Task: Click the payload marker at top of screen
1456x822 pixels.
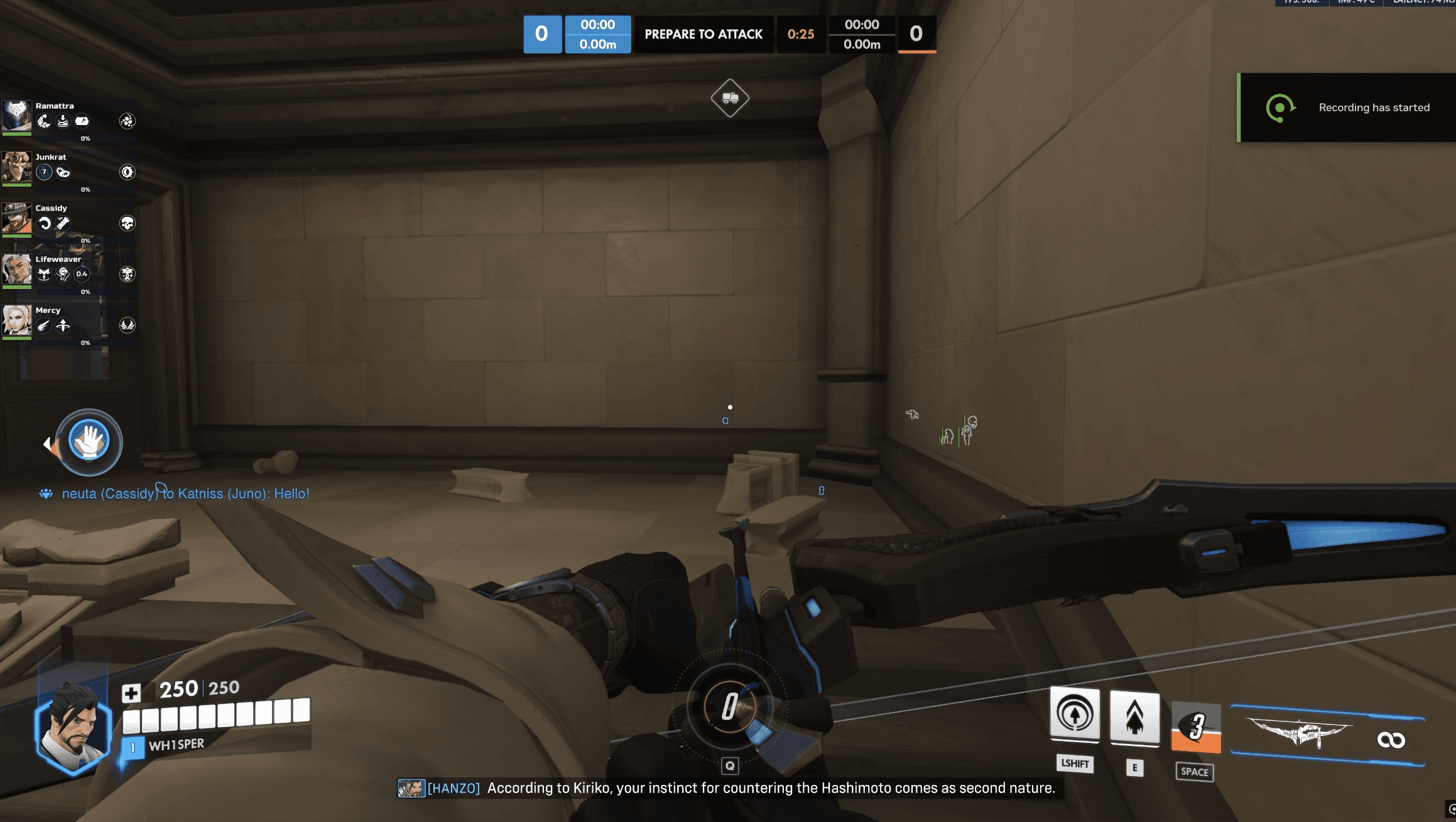Action: click(729, 97)
